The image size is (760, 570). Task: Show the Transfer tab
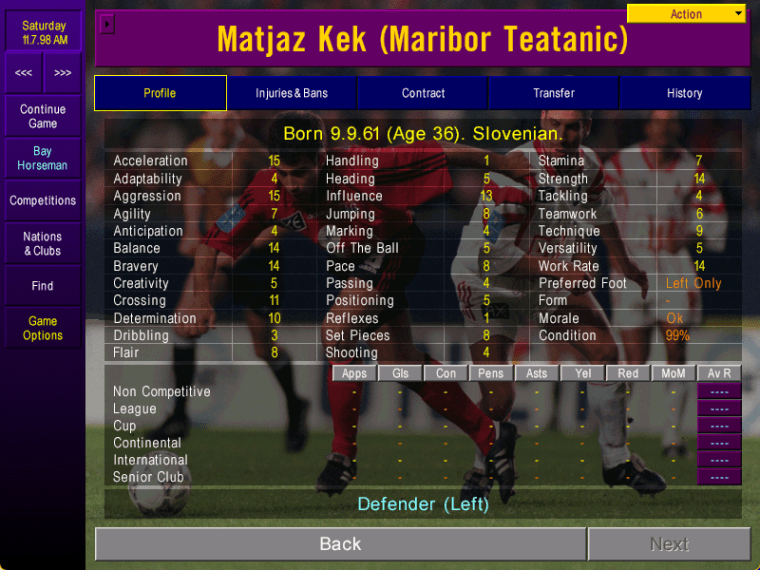coord(553,93)
